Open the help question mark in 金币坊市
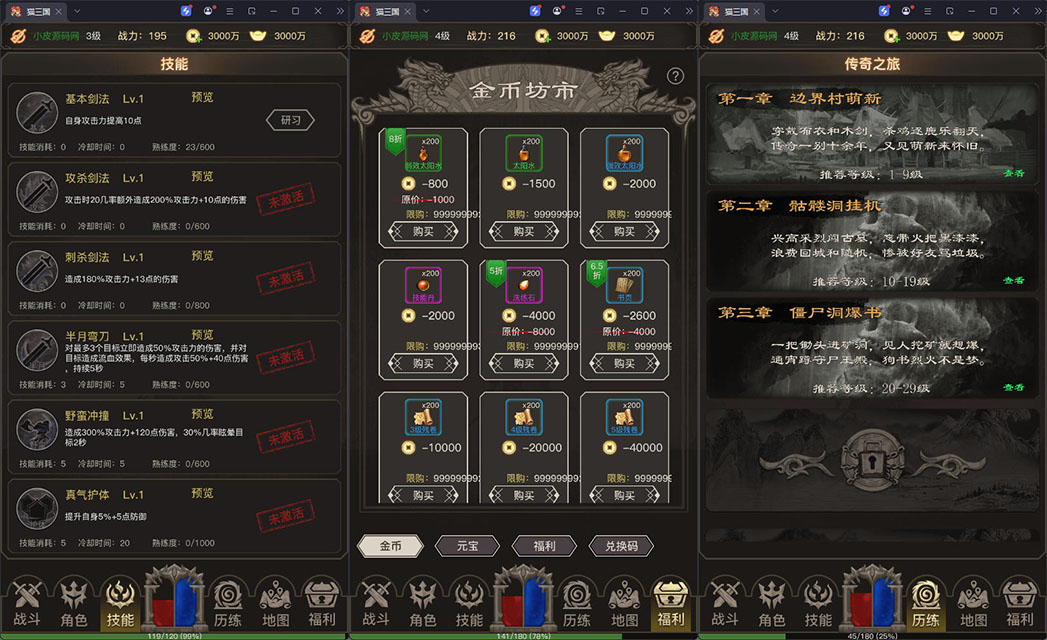 pos(675,76)
